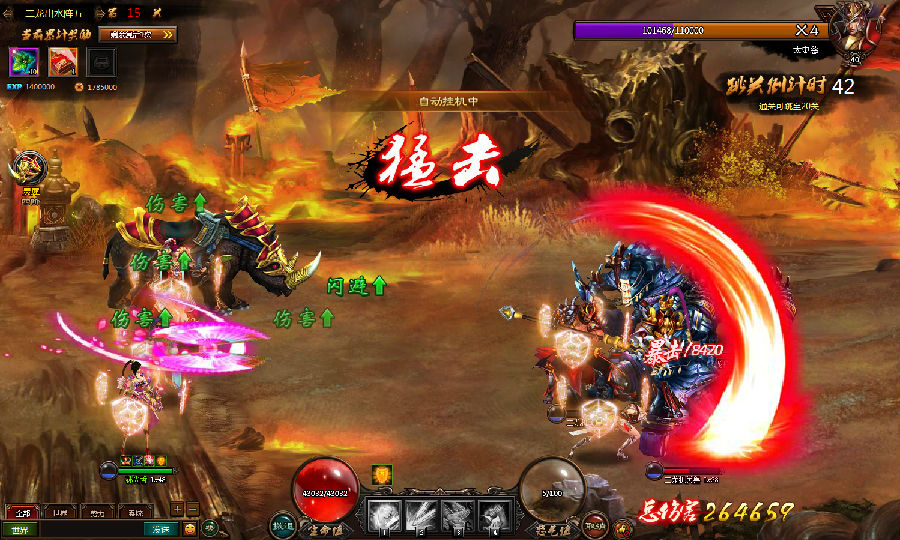
Task: Expand chat window with plus button
Action: pyautogui.click(x=176, y=508)
